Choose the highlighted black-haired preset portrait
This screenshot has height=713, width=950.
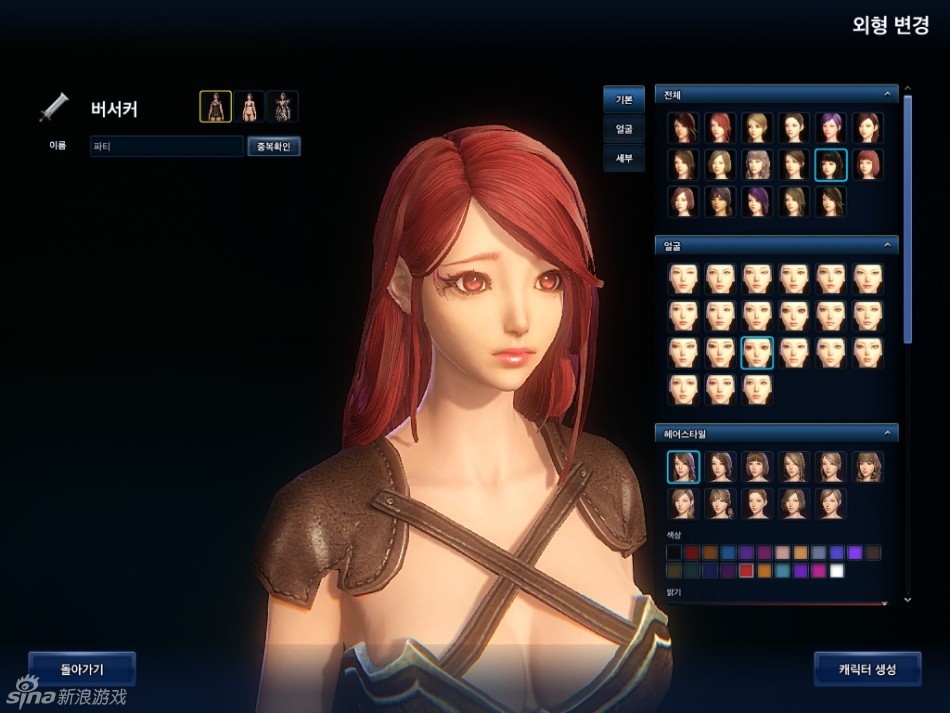(831, 164)
